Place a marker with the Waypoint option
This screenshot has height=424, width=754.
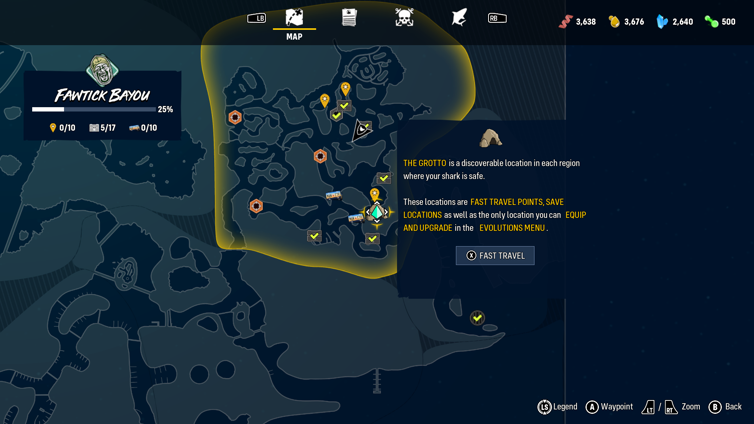(x=609, y=407)
